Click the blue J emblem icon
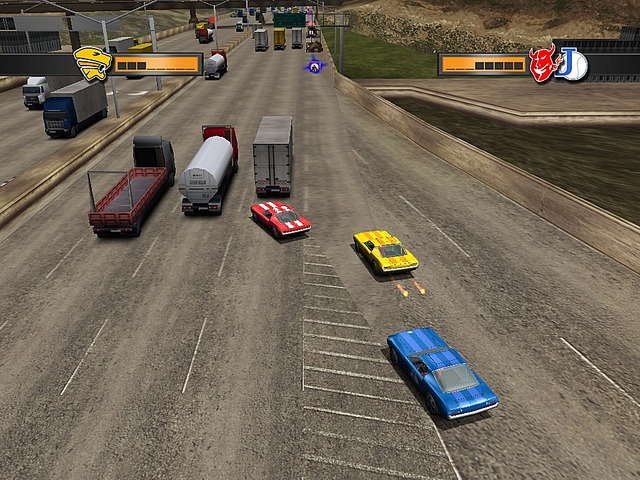The height and width of the screenshot is (480, 640). pos(573,64)
